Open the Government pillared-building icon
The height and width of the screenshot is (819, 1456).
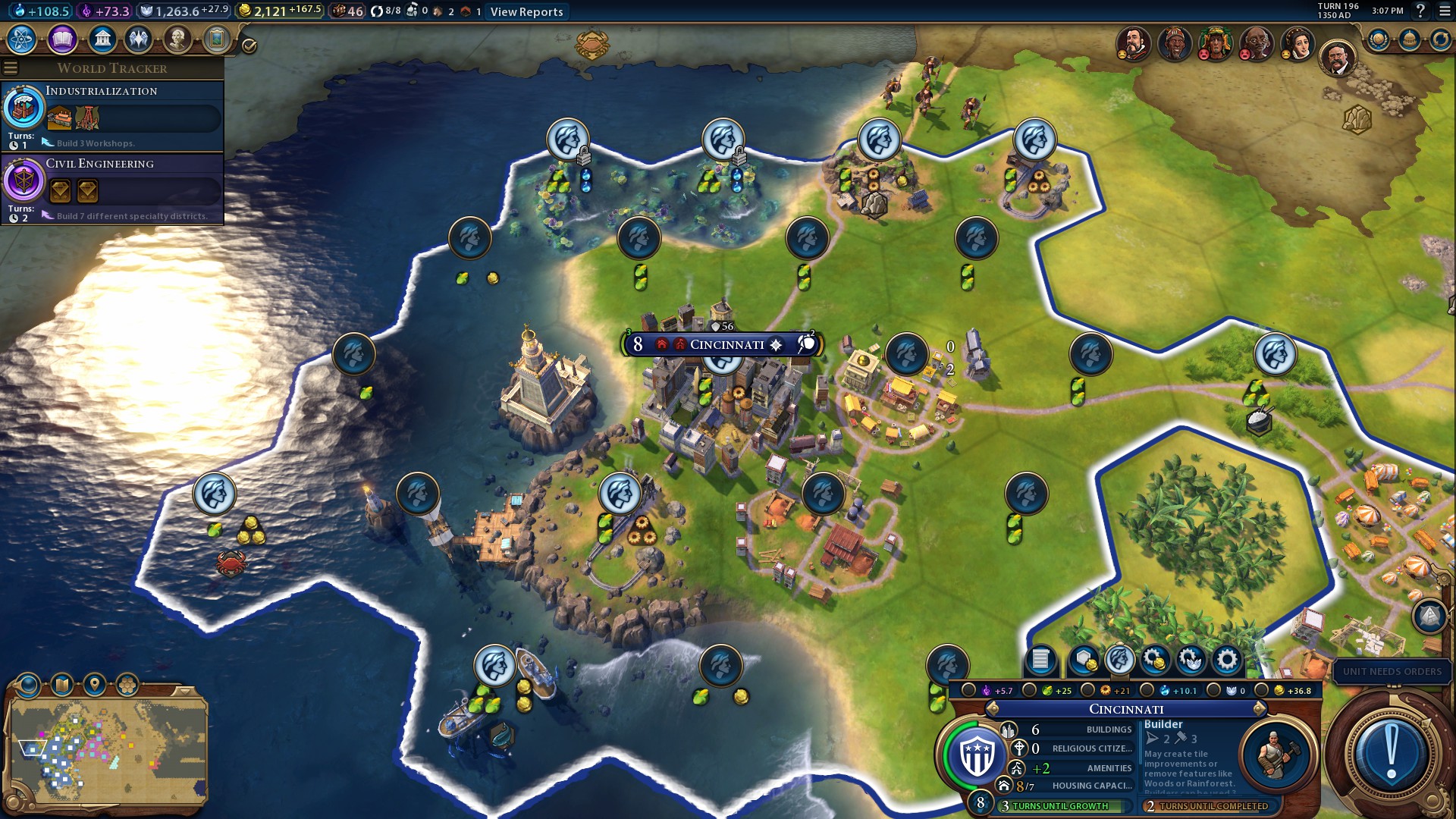tap(102, 39)
